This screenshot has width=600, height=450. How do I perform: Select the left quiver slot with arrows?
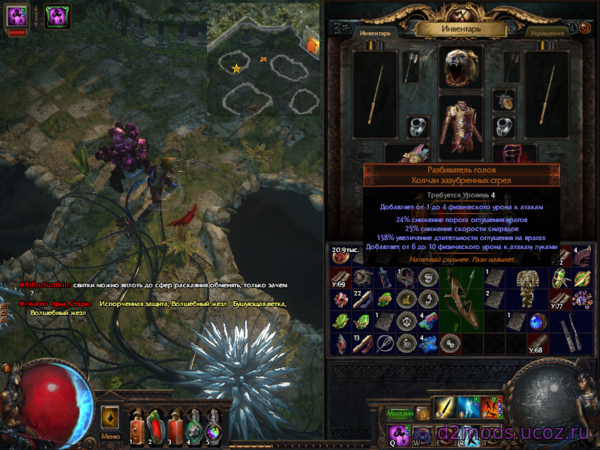(x=412, y=67)
